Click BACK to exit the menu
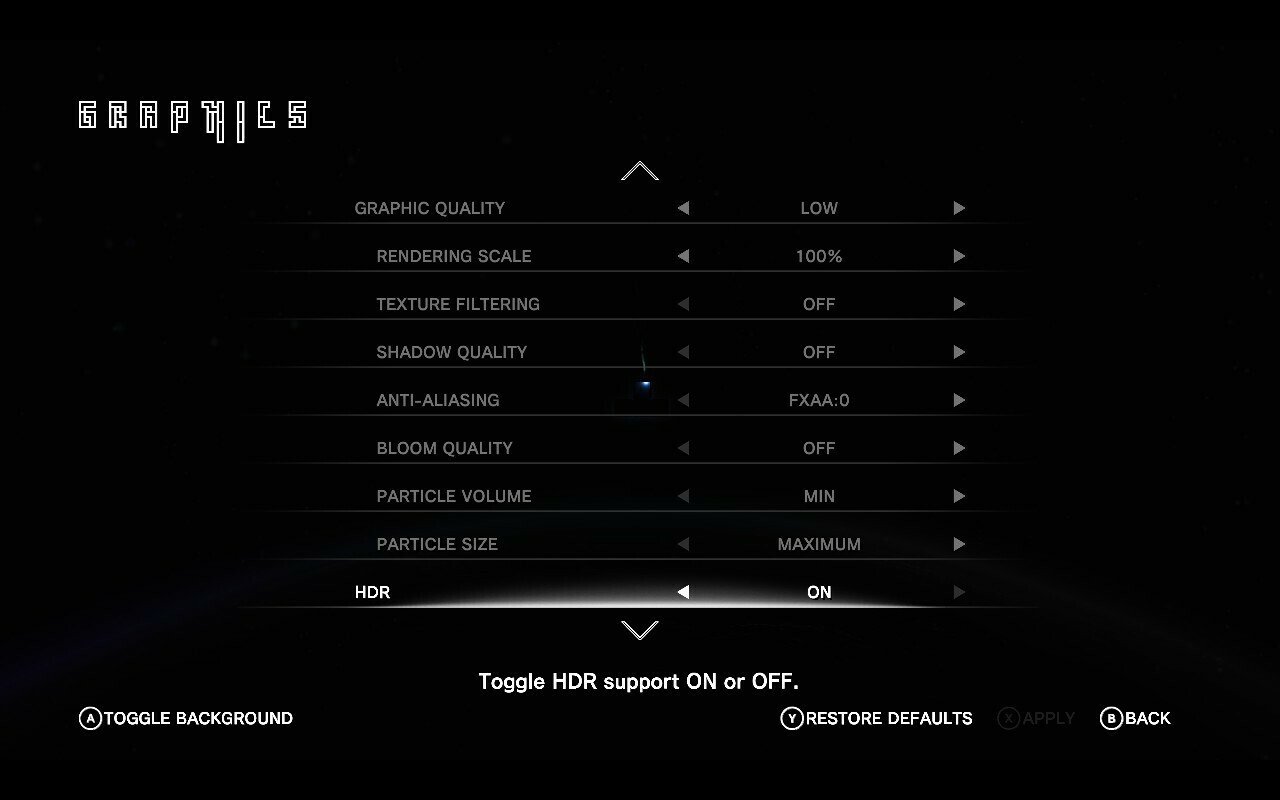 coord(1135,718)
